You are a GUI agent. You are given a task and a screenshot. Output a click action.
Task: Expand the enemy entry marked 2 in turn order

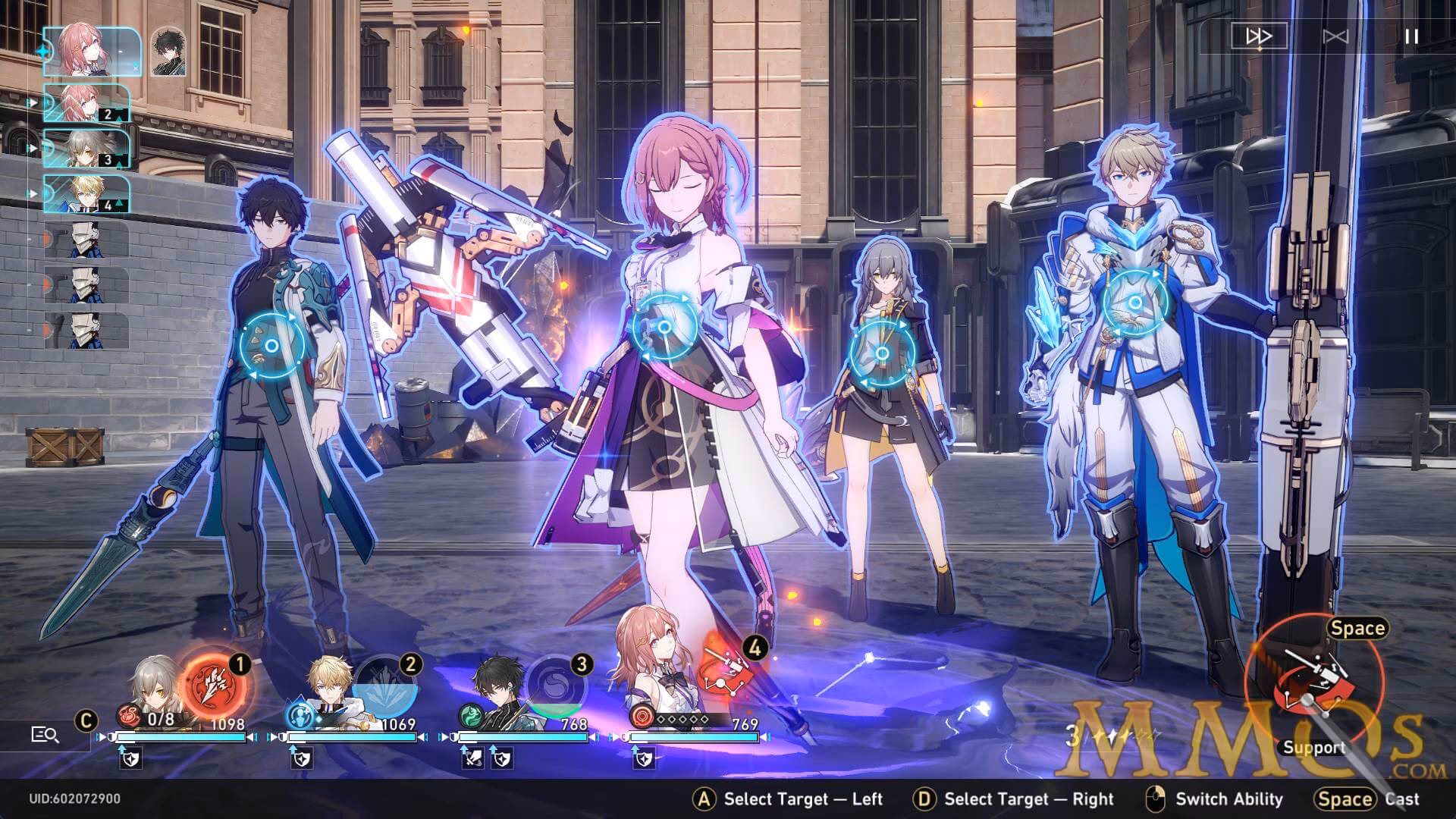tap(86, 102)
